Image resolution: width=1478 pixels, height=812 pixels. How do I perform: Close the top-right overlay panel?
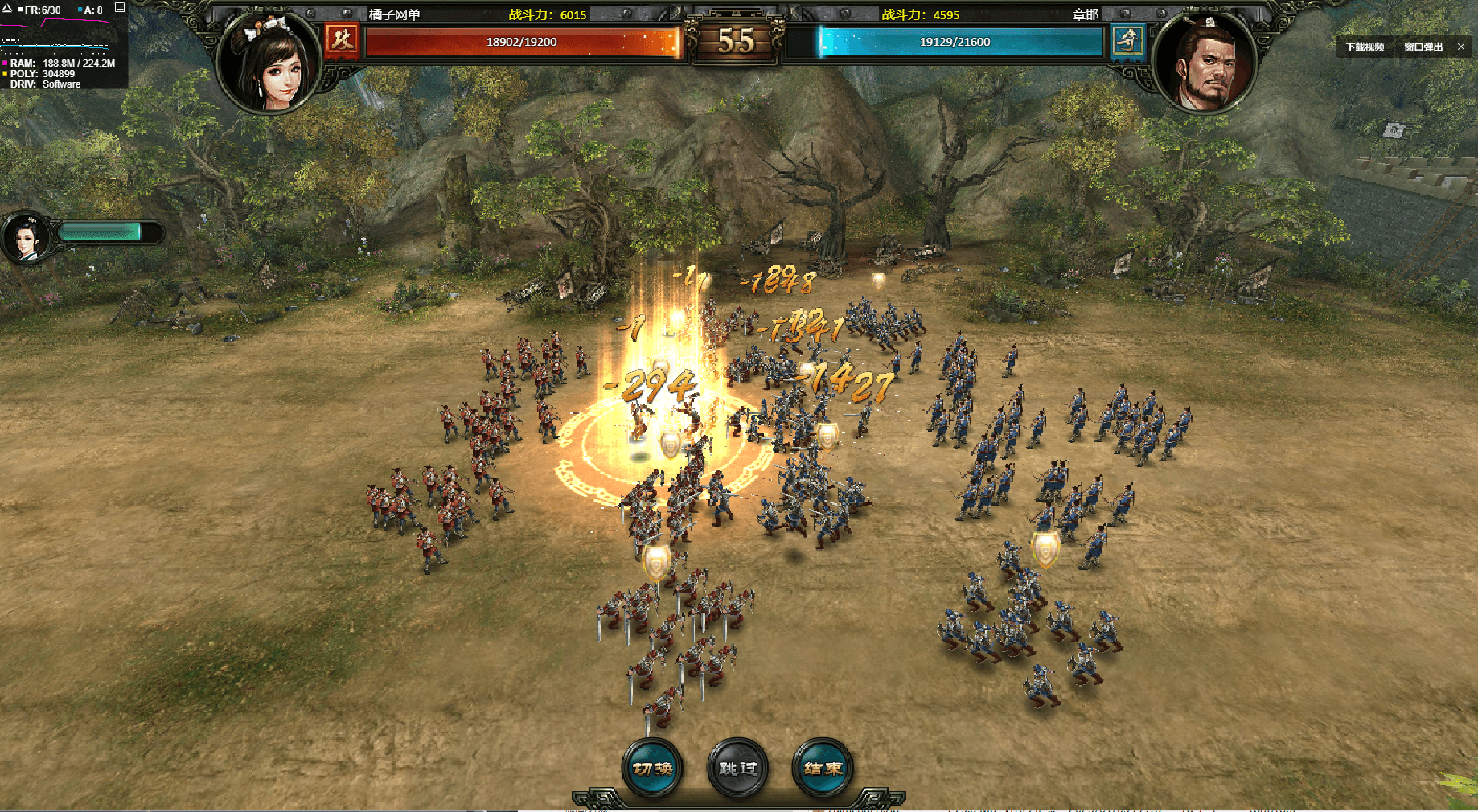[x=1461, y=47]
